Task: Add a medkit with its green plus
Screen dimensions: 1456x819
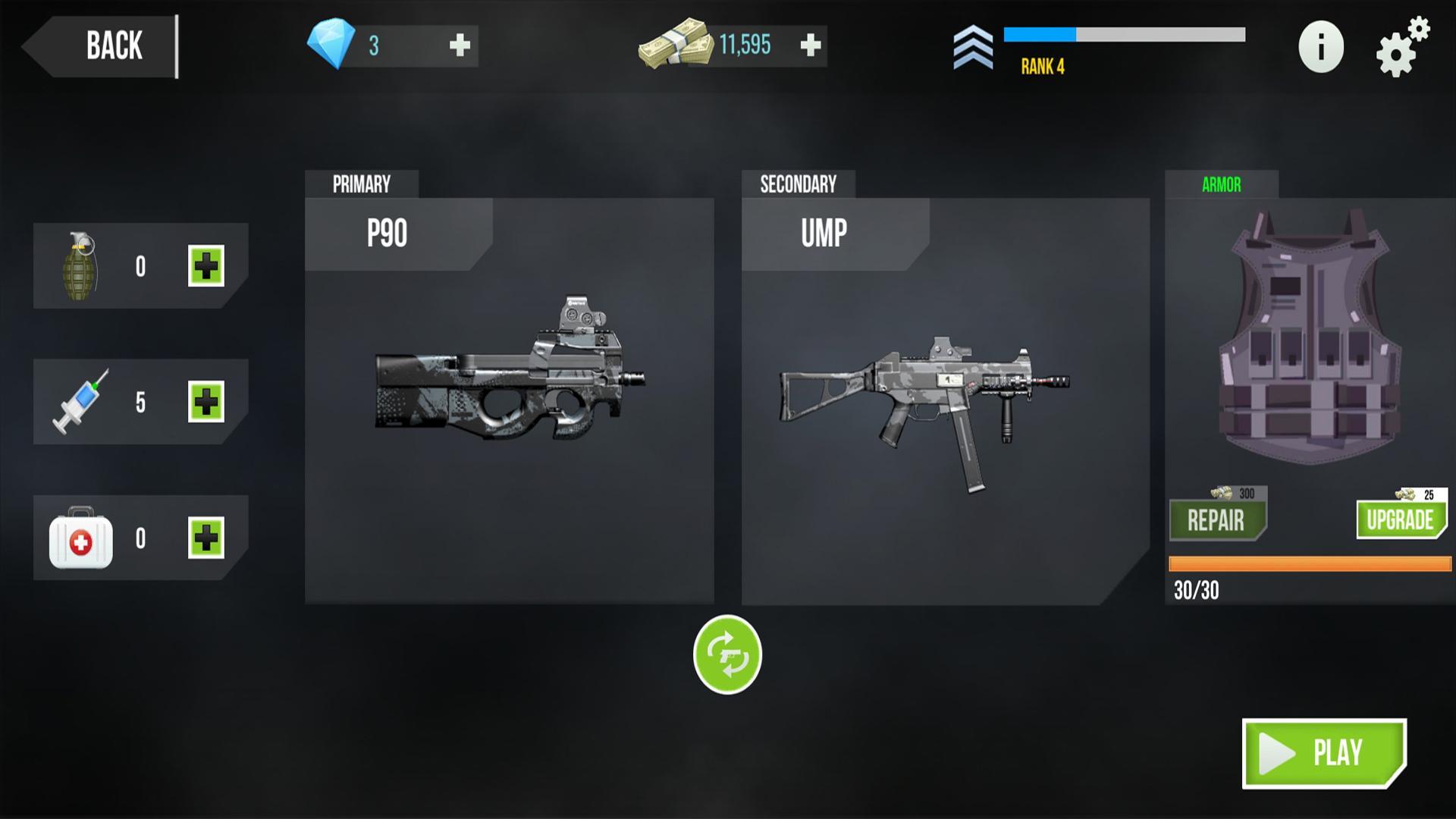Action: (x=206, y=538)
